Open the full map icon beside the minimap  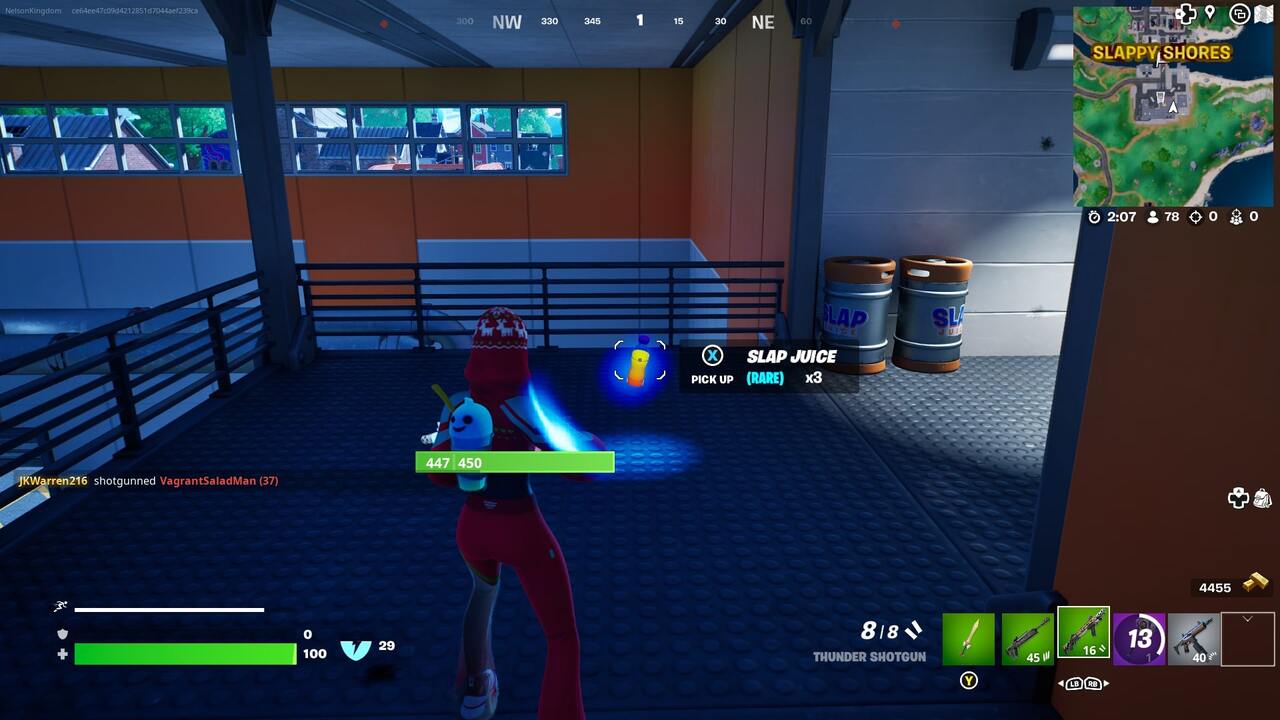1262,14
